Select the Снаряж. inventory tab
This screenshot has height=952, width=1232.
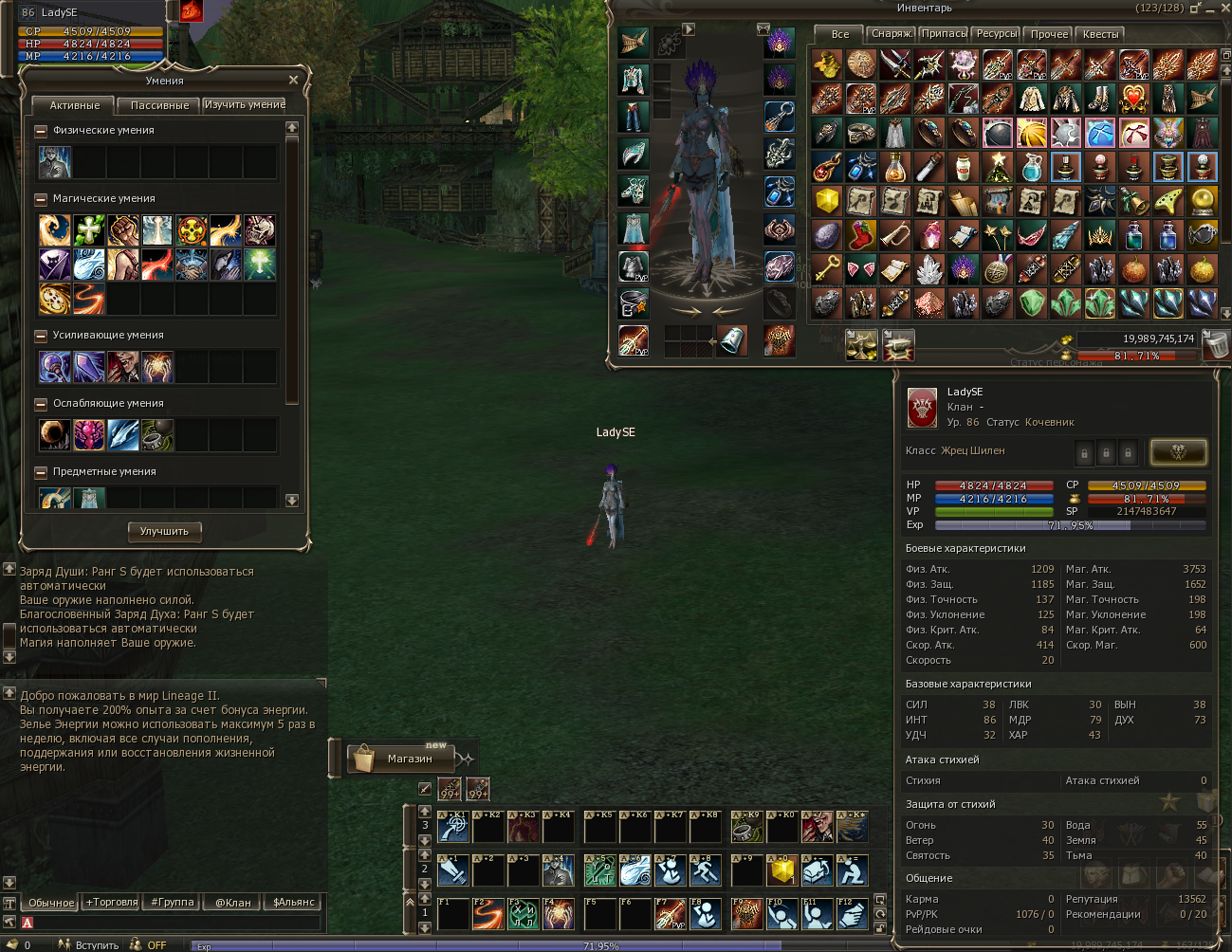click(x=892, y=34)
